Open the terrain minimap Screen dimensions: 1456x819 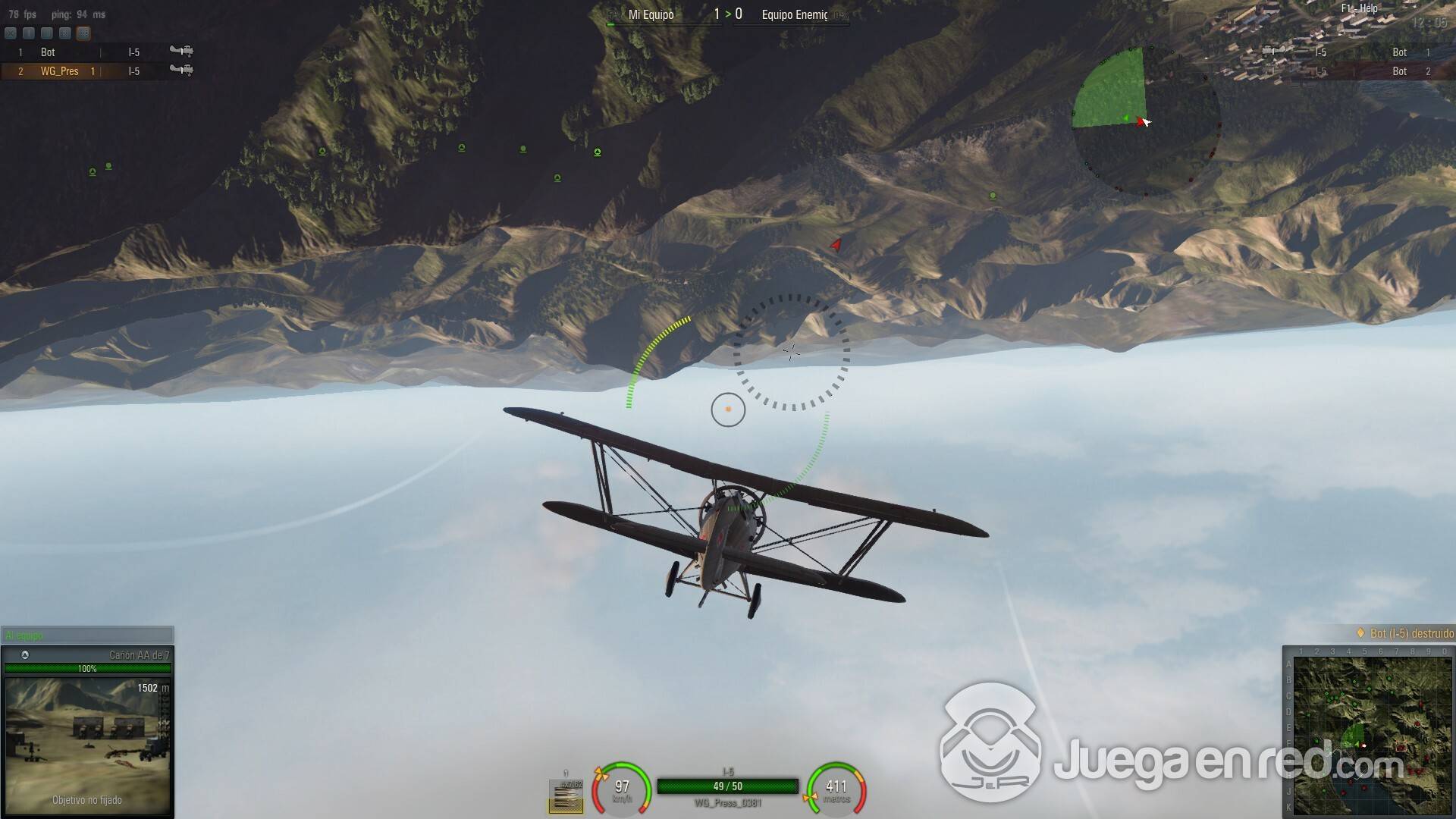[1369, 732]
